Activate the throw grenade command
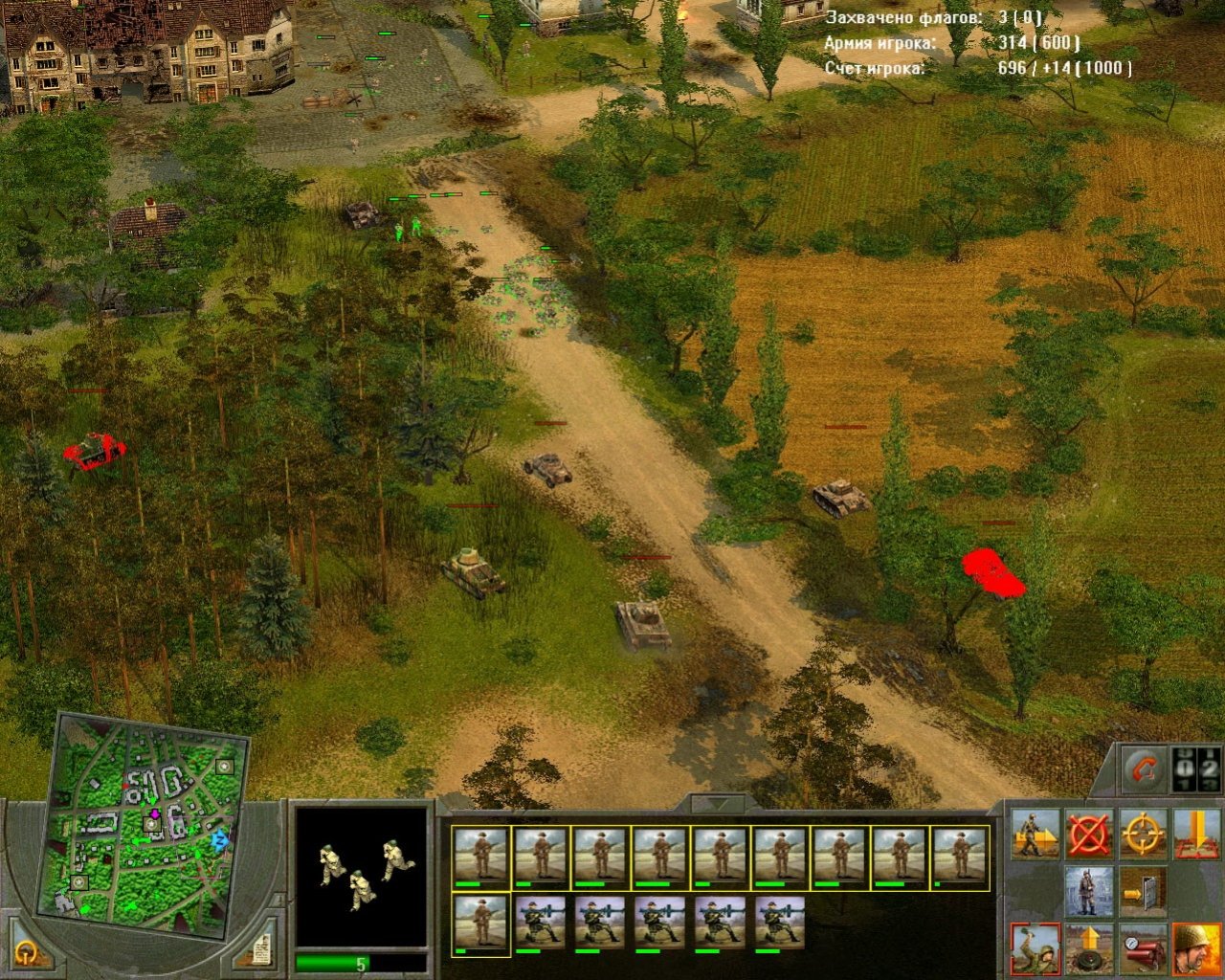 click(1036, 947)
